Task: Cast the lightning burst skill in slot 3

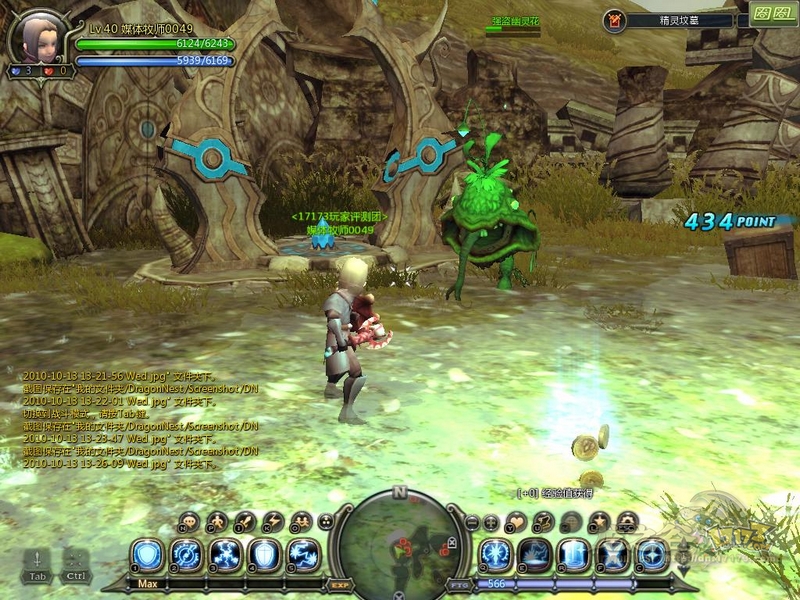Action: [225, 555]
